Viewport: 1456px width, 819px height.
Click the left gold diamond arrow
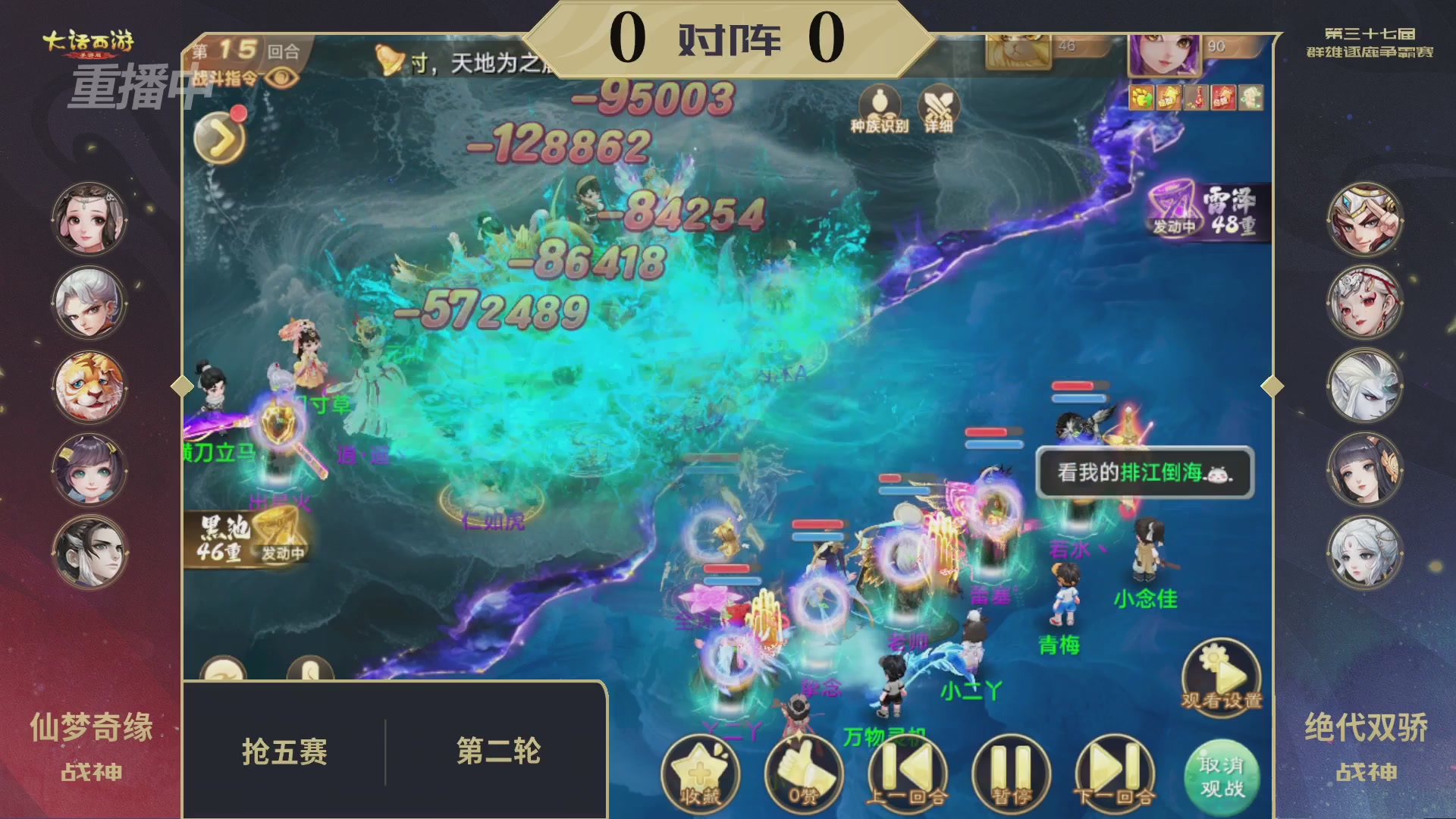click(x=180, y=387)
